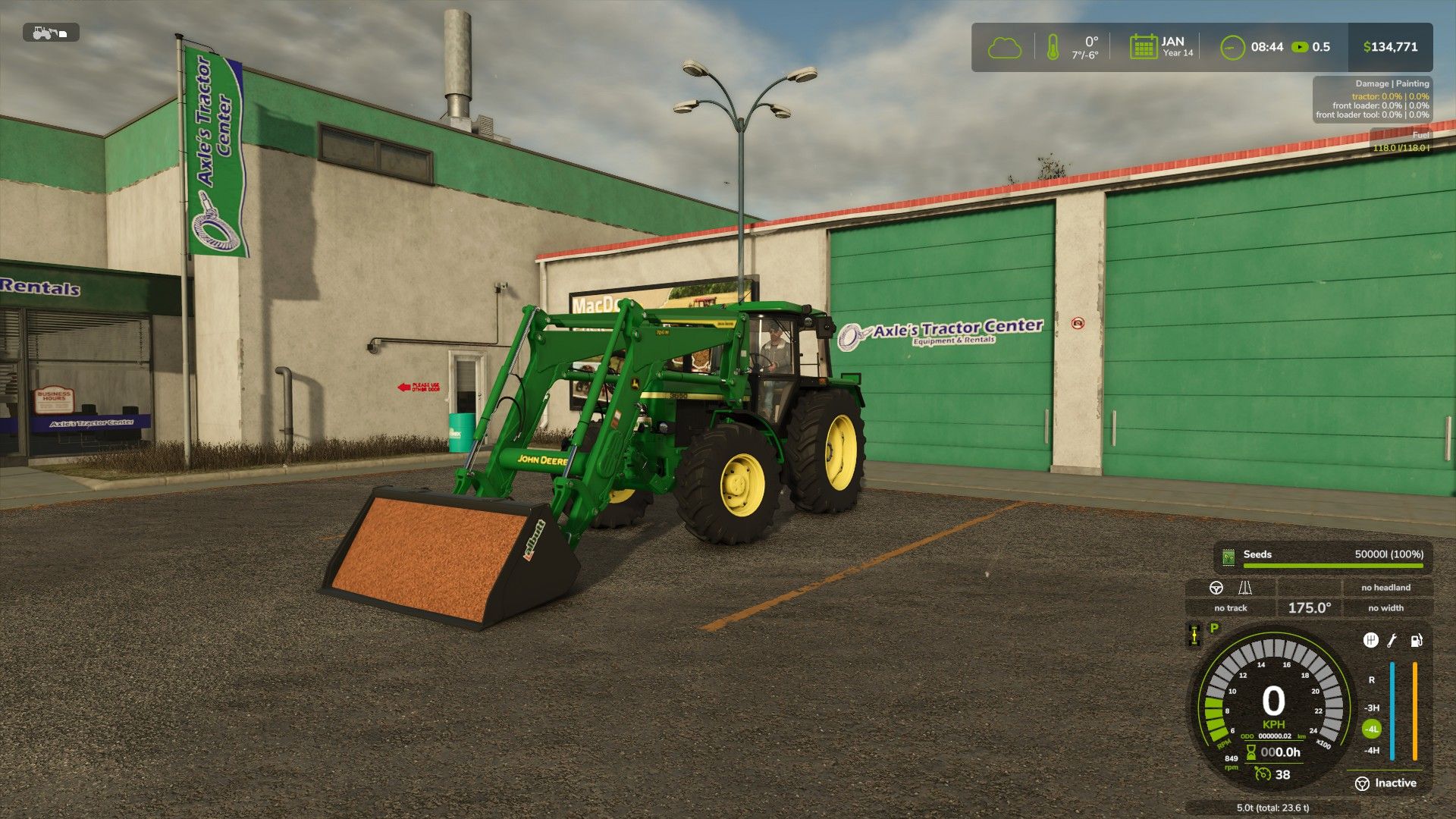Screen dimensions: 1456x819
Task: Open the transmission gear shifter icon
Action: click(1371, 642)
